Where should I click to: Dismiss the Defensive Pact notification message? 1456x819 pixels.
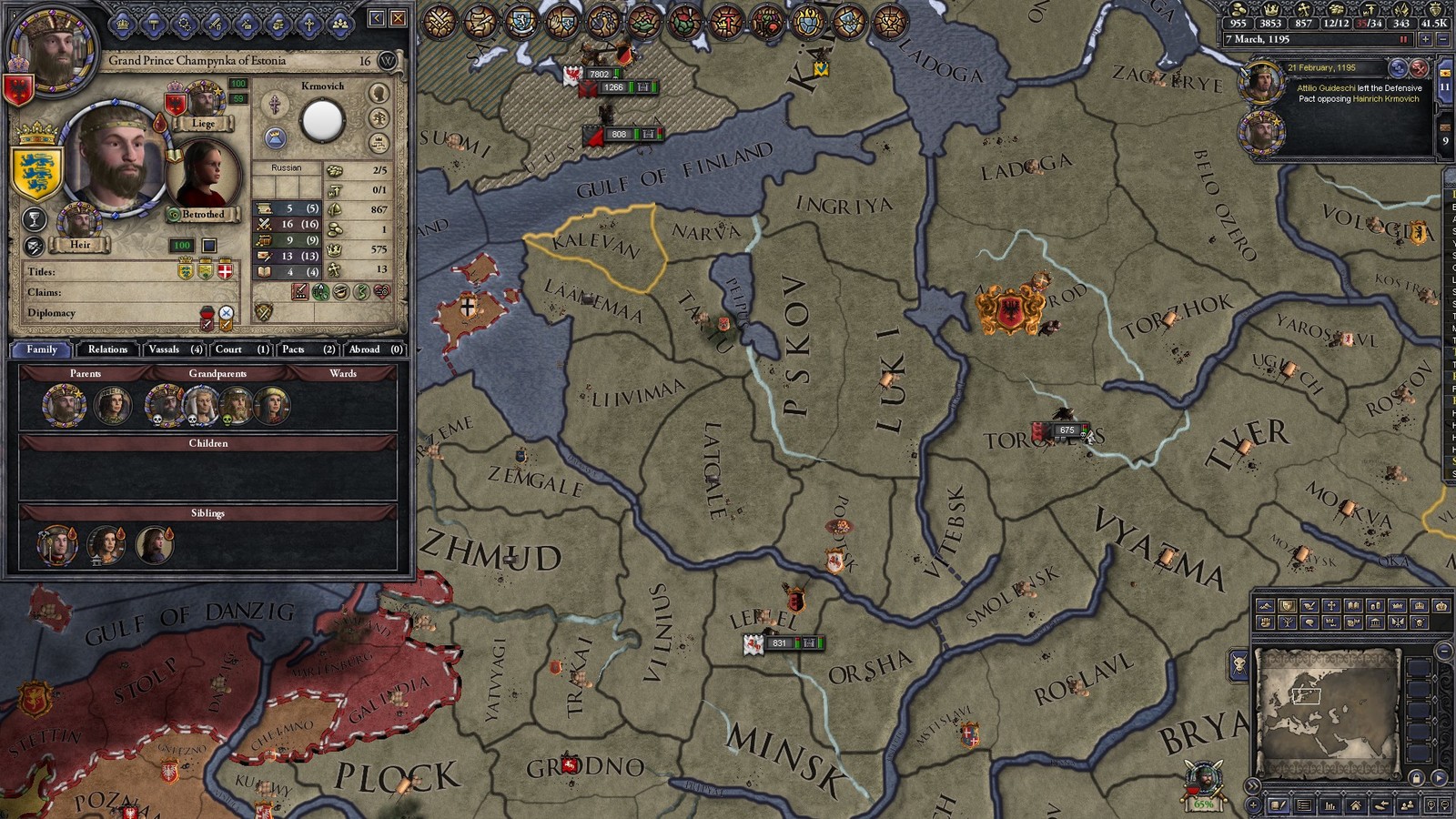click(1419, 68)
